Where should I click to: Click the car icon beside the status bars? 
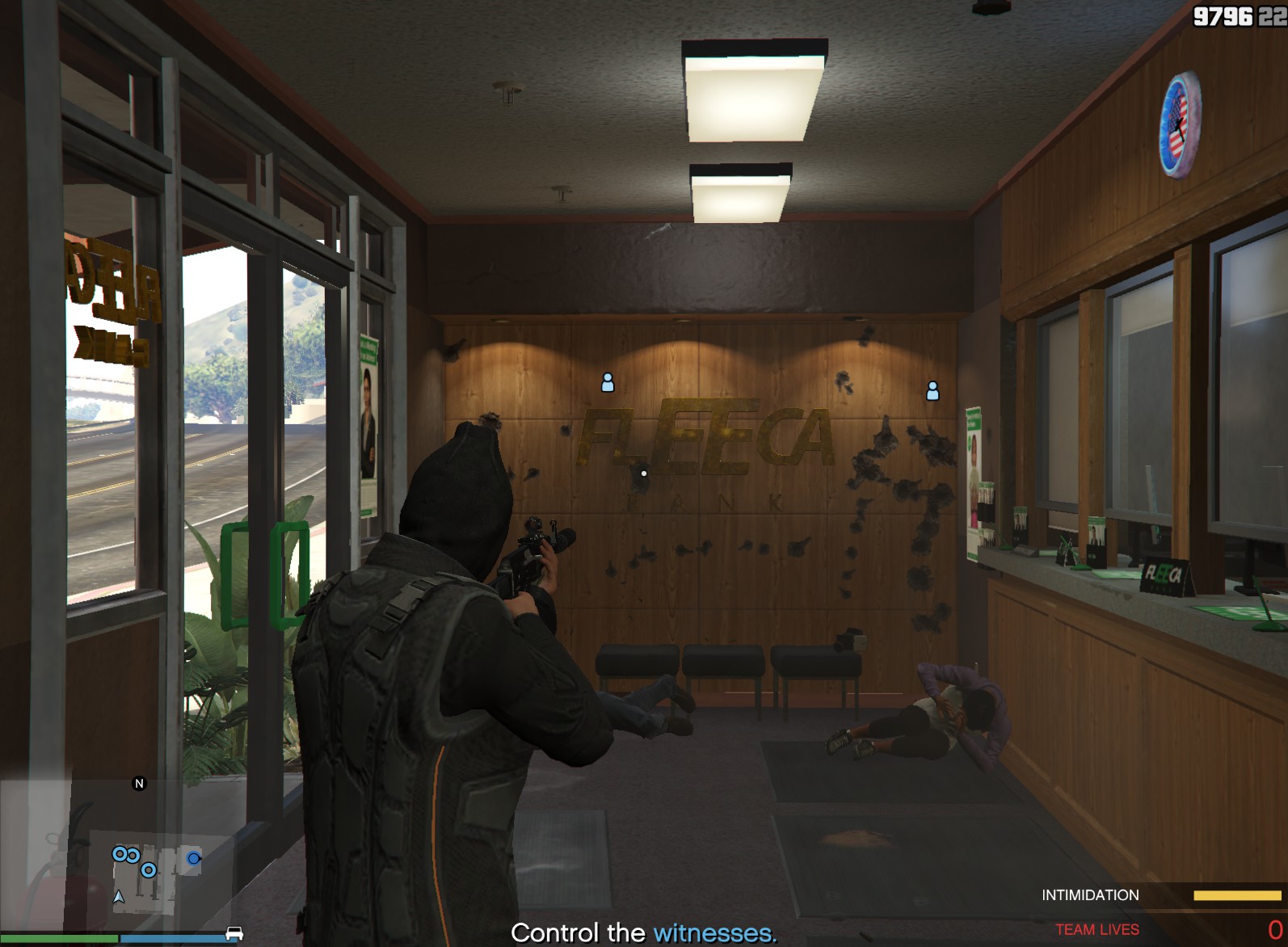tap(234, 934)
